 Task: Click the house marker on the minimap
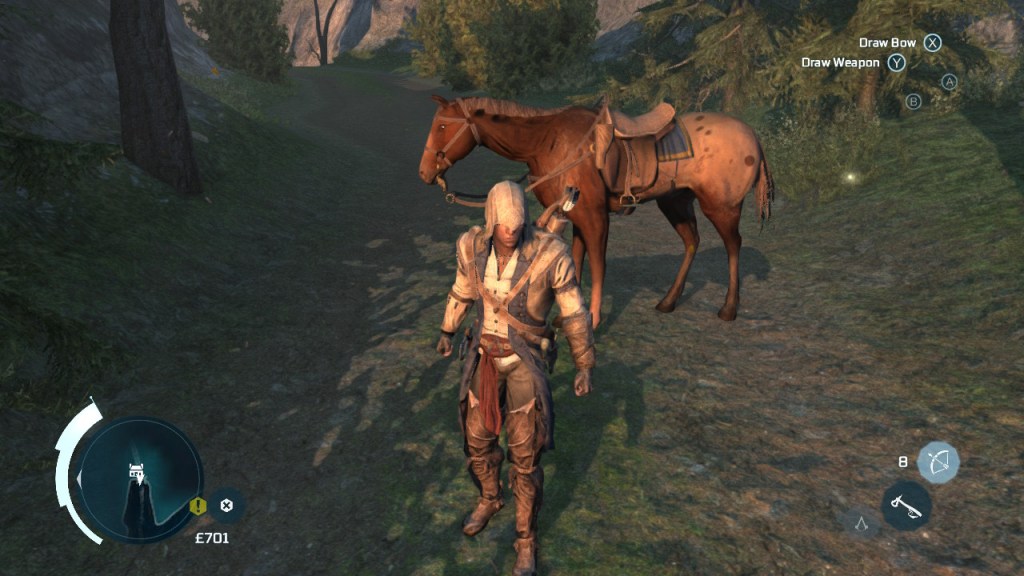coord(134,469)
